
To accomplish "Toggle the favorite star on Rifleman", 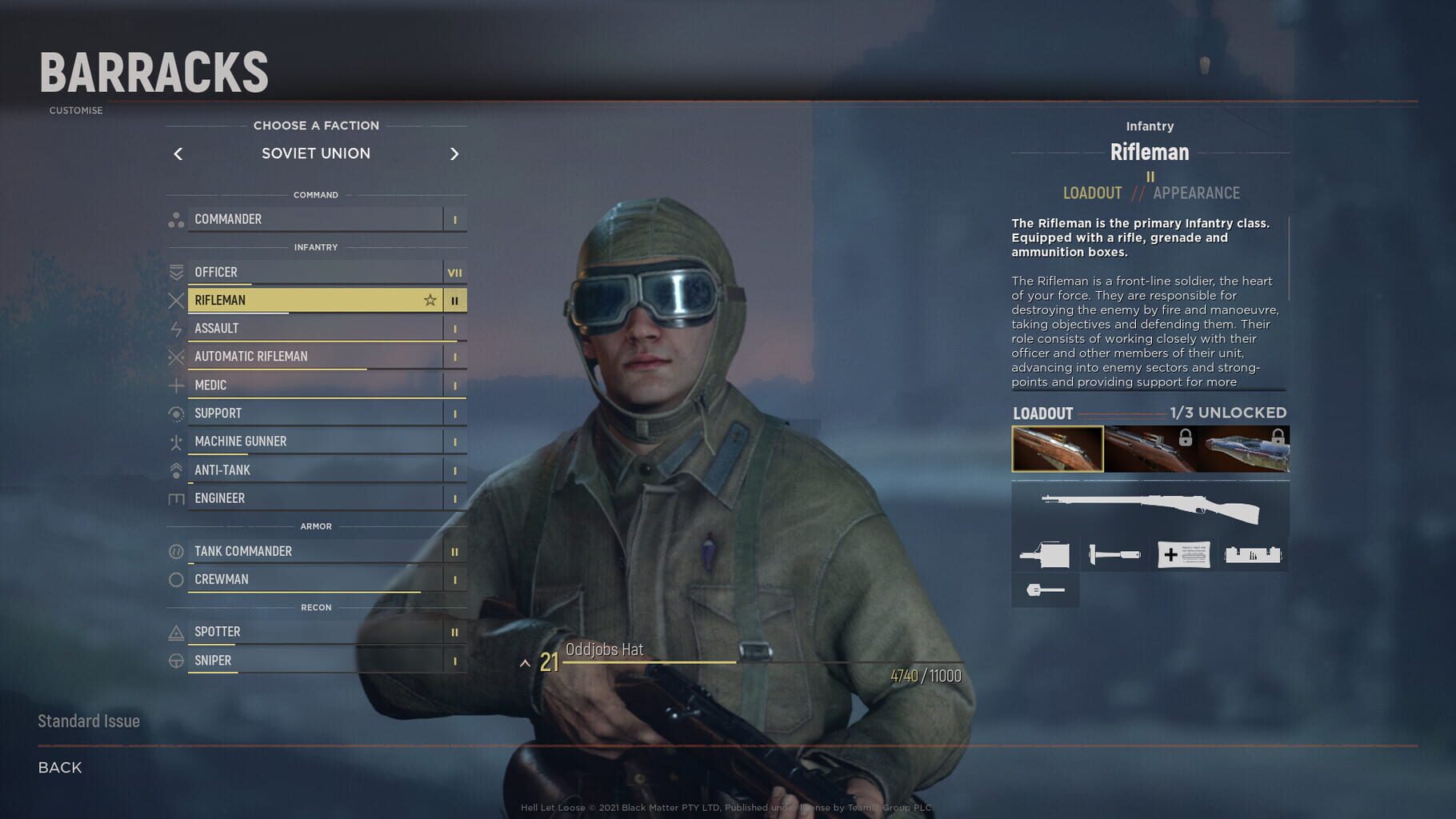I will 430,300.
